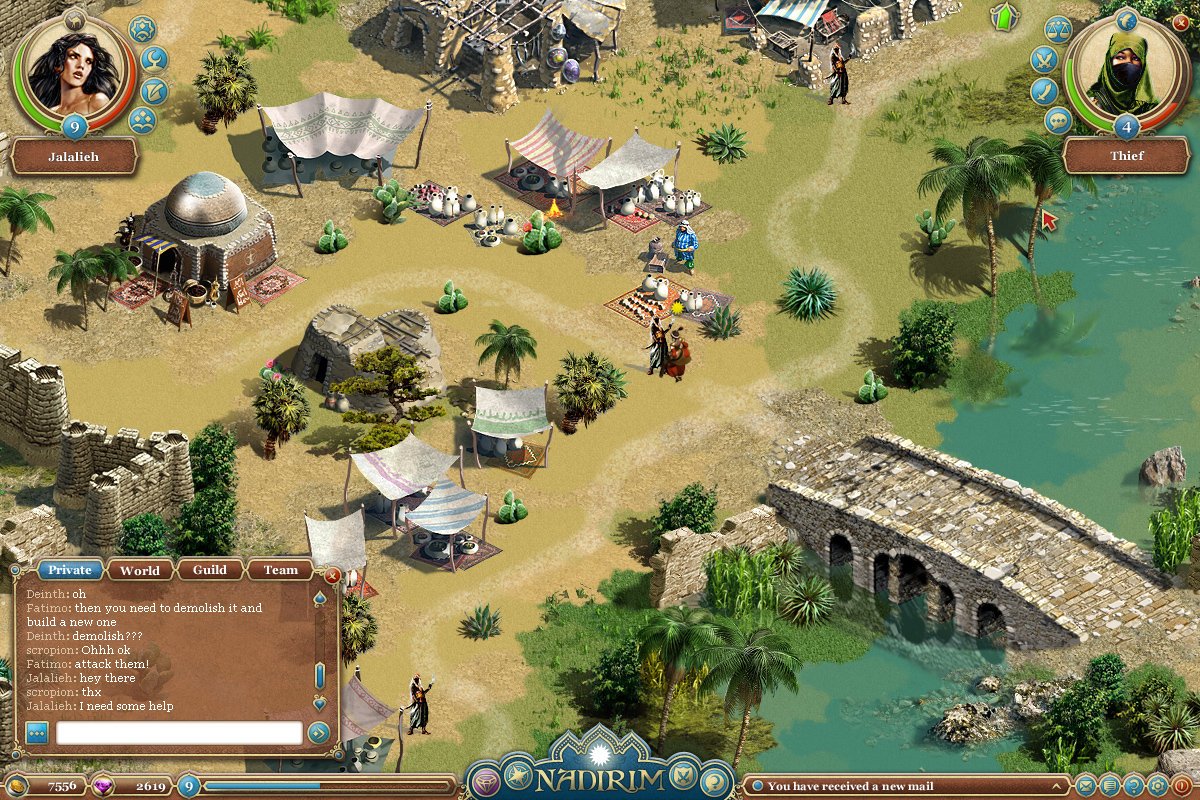Open the chat options ellipsis button
This screenshot has width=1200, height=800.
(37, 733)
